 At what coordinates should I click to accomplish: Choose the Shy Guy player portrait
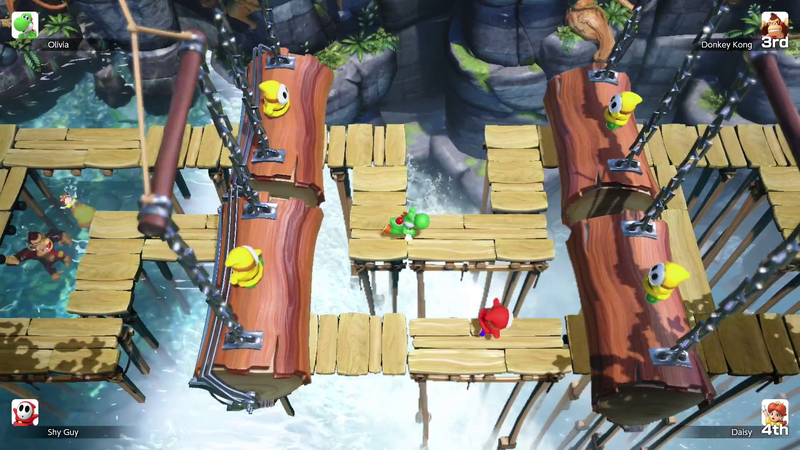[x=25, y=413]
